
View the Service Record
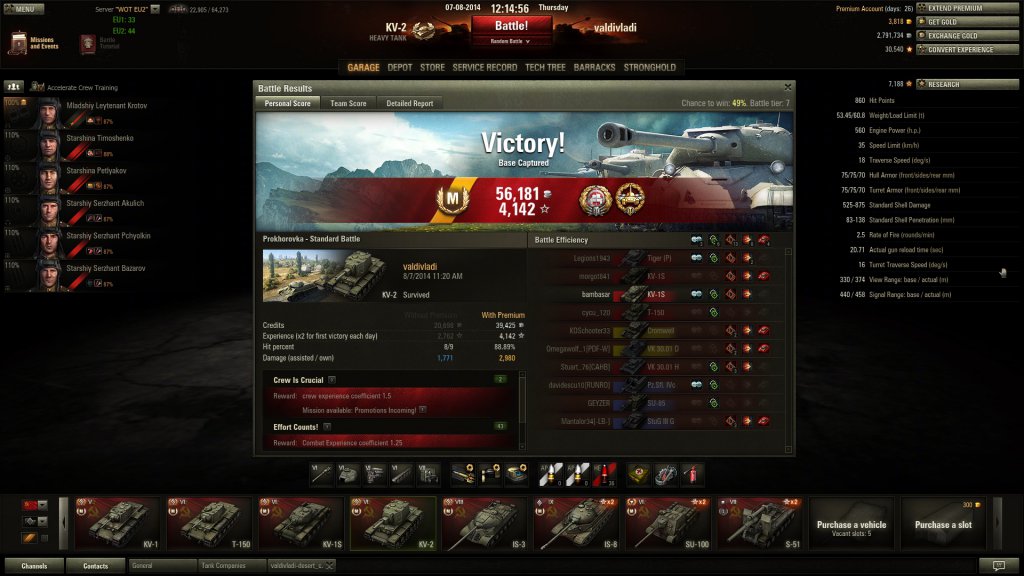(485, 67)
